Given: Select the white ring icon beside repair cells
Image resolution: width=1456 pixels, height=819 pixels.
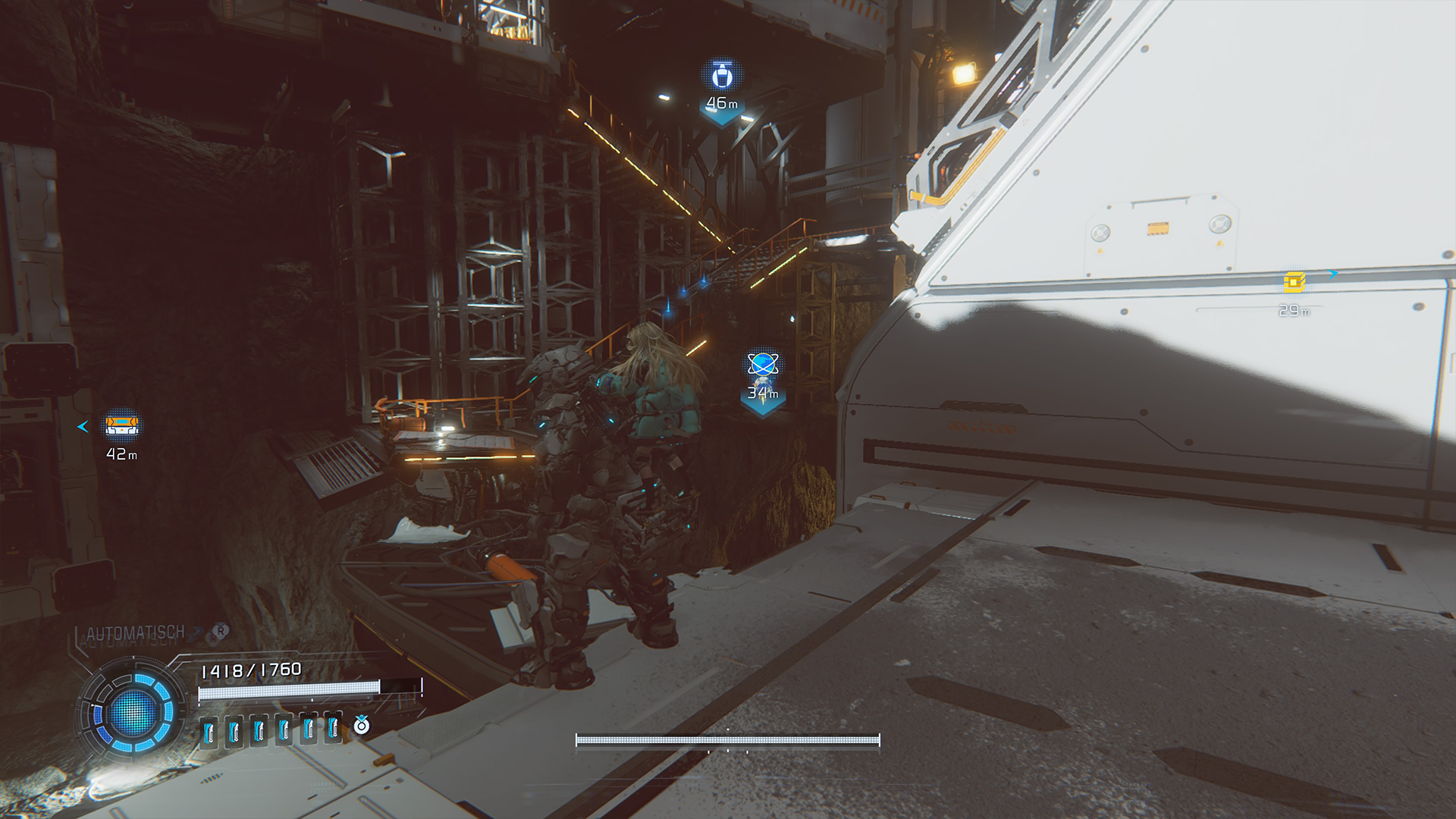Looking at the screenshot, I should [x=362, y=726].
